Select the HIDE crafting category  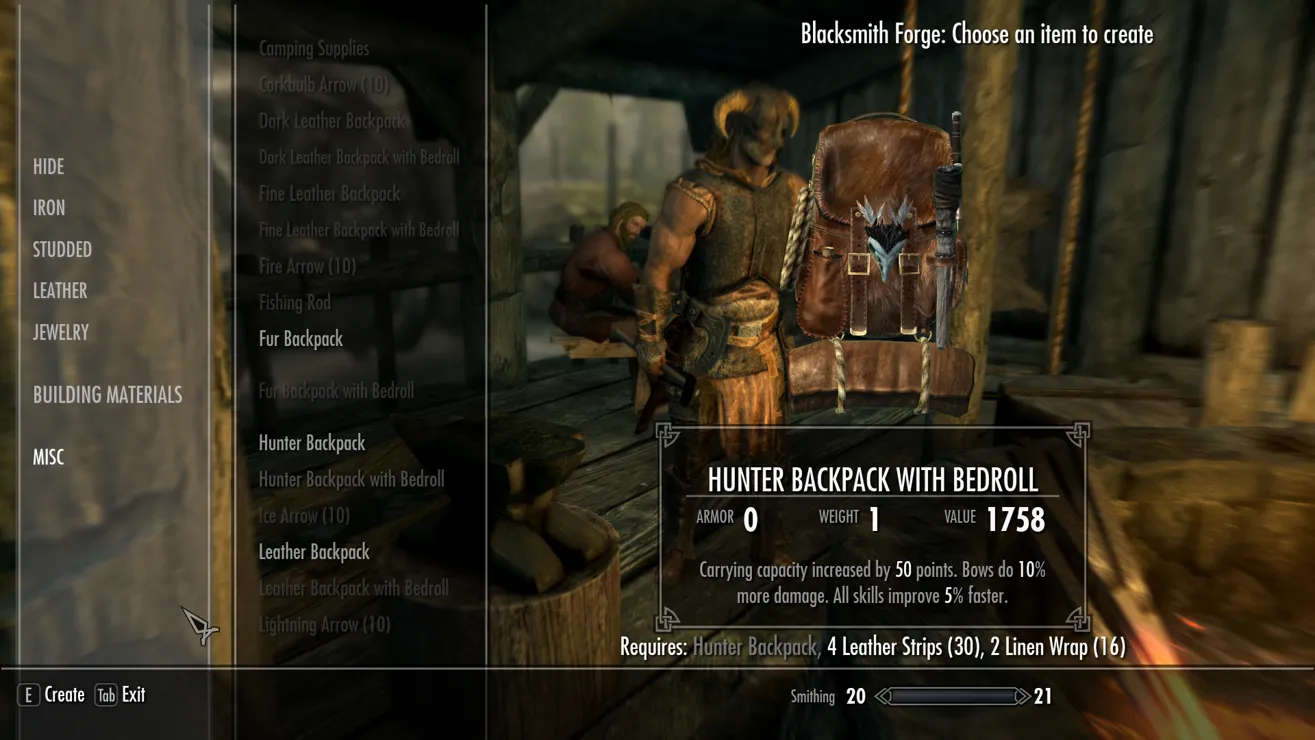coord(48,167)
